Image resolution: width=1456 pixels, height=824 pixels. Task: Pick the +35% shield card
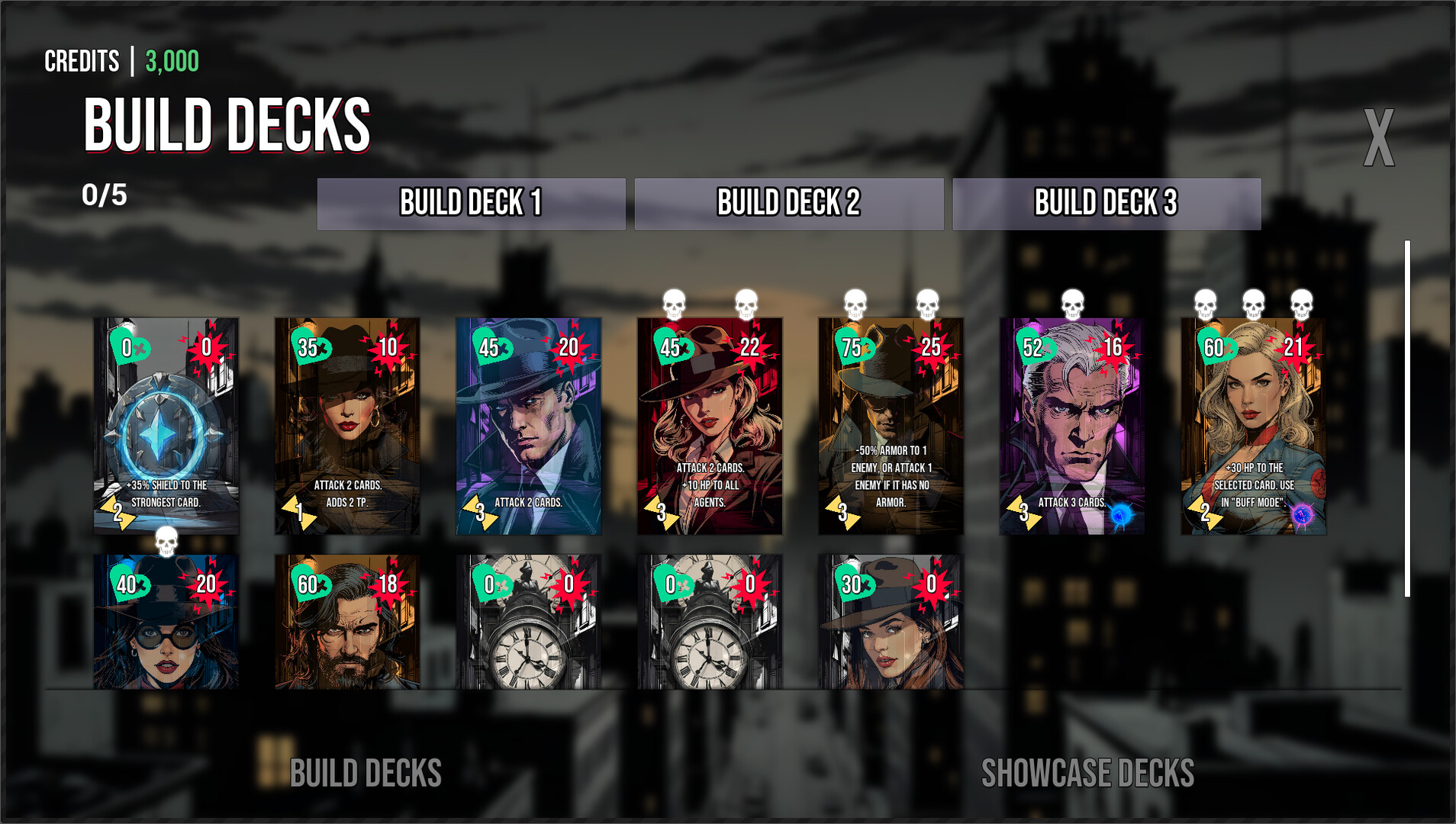tap(166, 426)
